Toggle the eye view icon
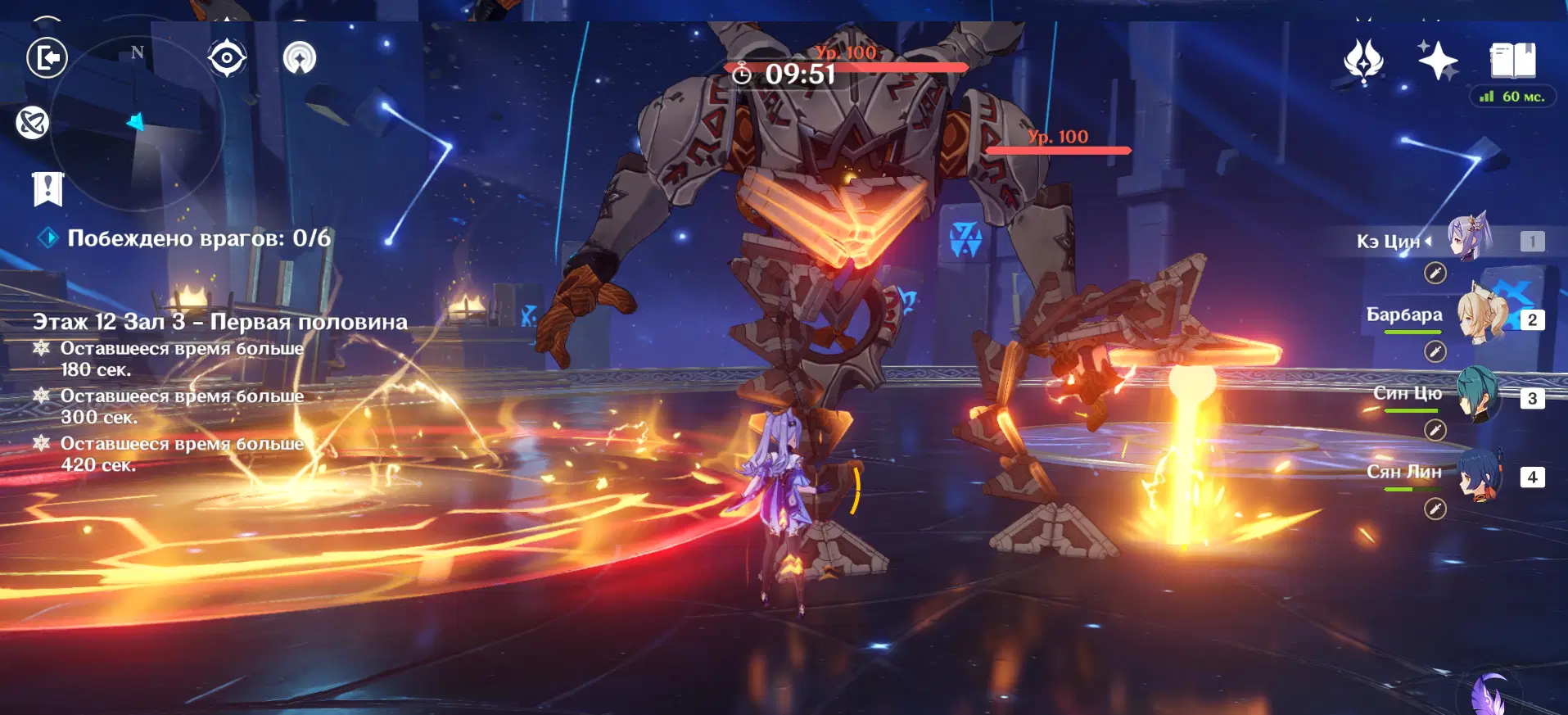Screen dimensions: 1568x715 (227, 58)
